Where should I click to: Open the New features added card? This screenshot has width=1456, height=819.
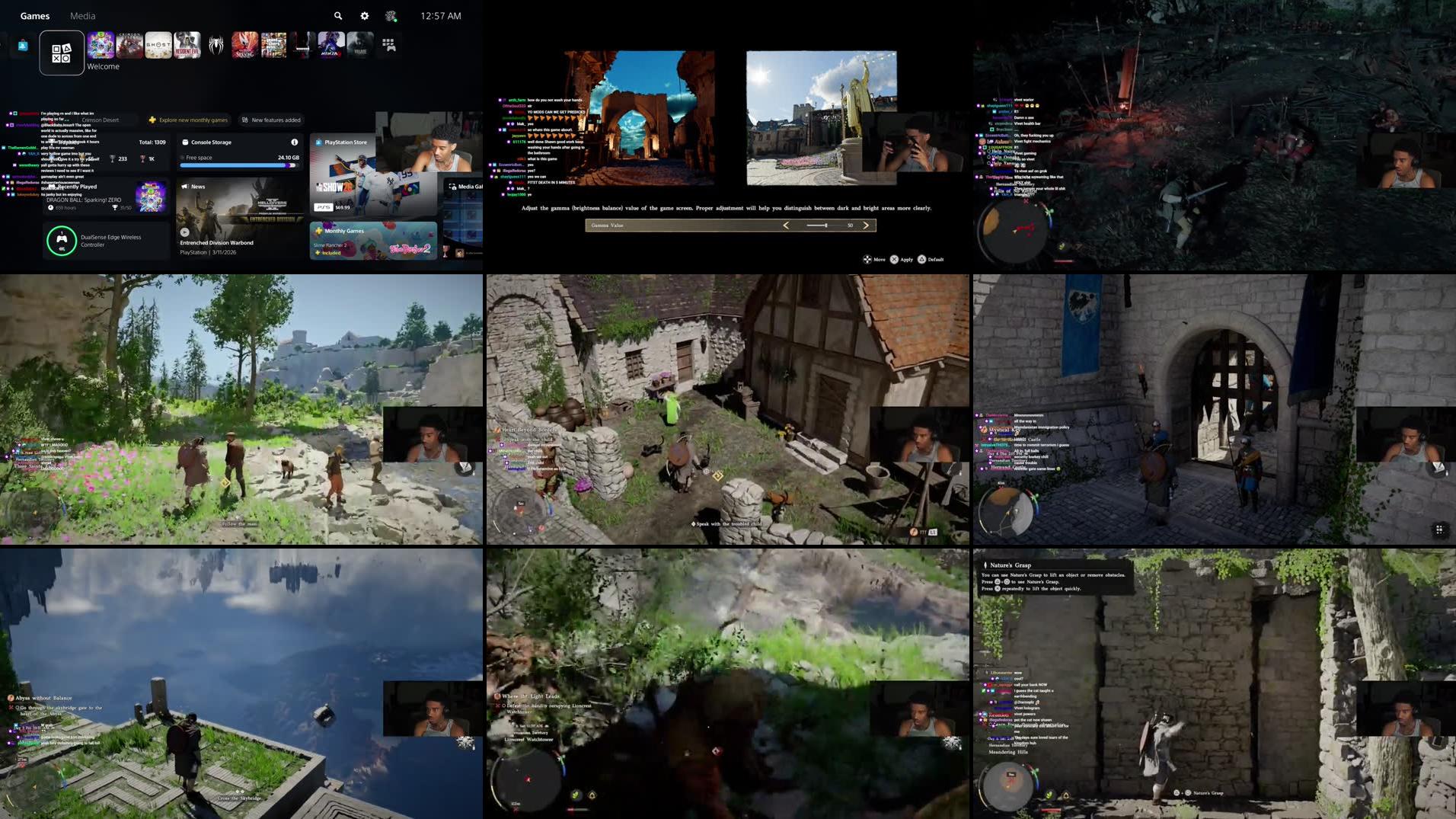click(270, 120)
